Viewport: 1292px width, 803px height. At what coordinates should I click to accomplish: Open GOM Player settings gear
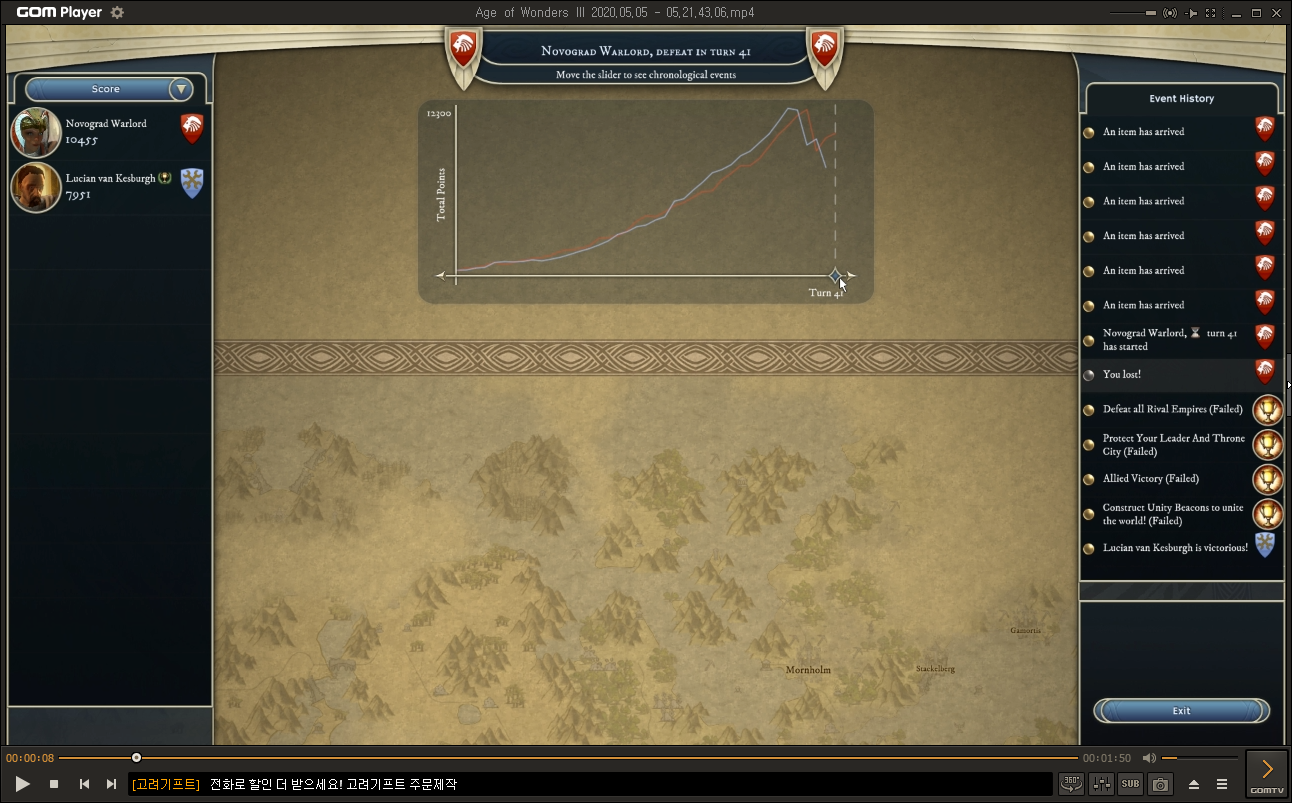pyautogui.click(x=117, y=13)
